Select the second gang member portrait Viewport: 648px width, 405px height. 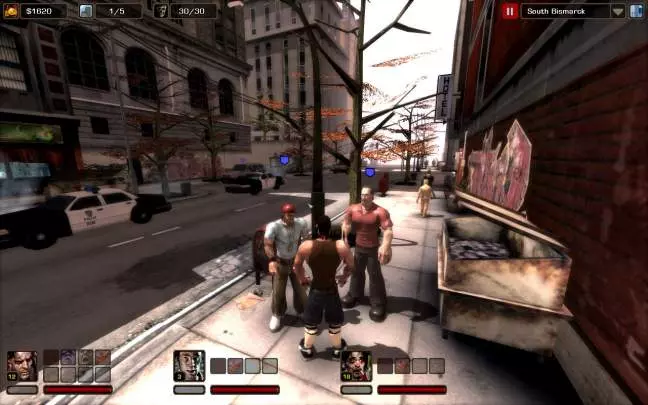tap(189, 365)
